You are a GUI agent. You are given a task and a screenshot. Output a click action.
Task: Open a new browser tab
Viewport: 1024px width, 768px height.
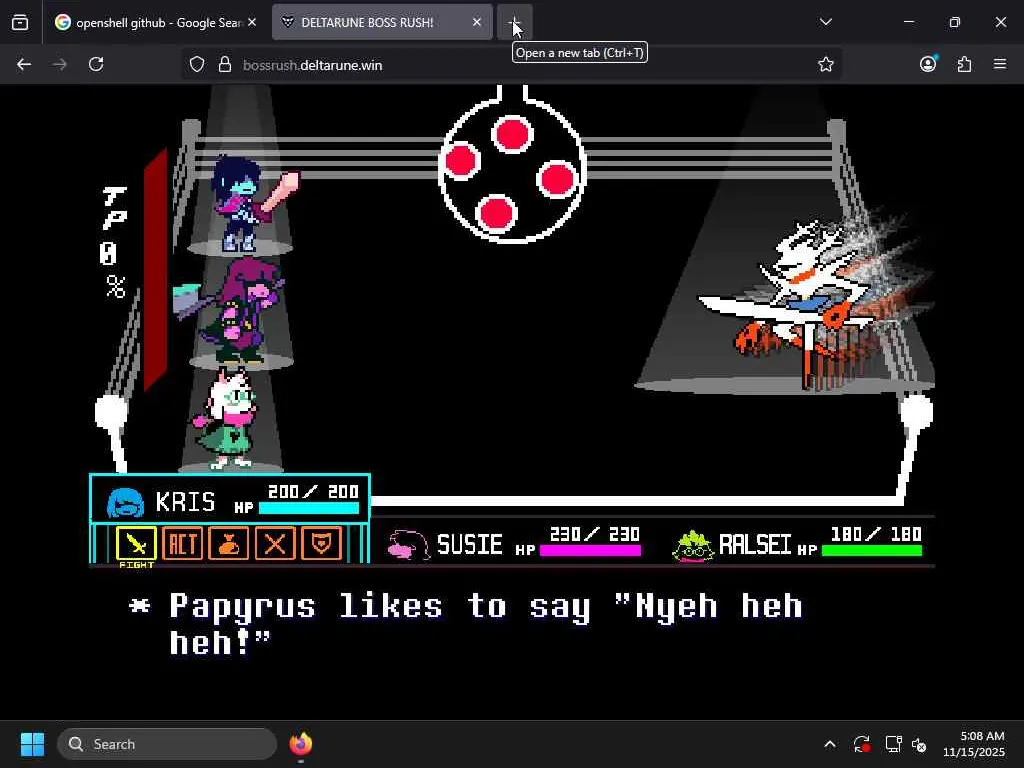(514, 22)
